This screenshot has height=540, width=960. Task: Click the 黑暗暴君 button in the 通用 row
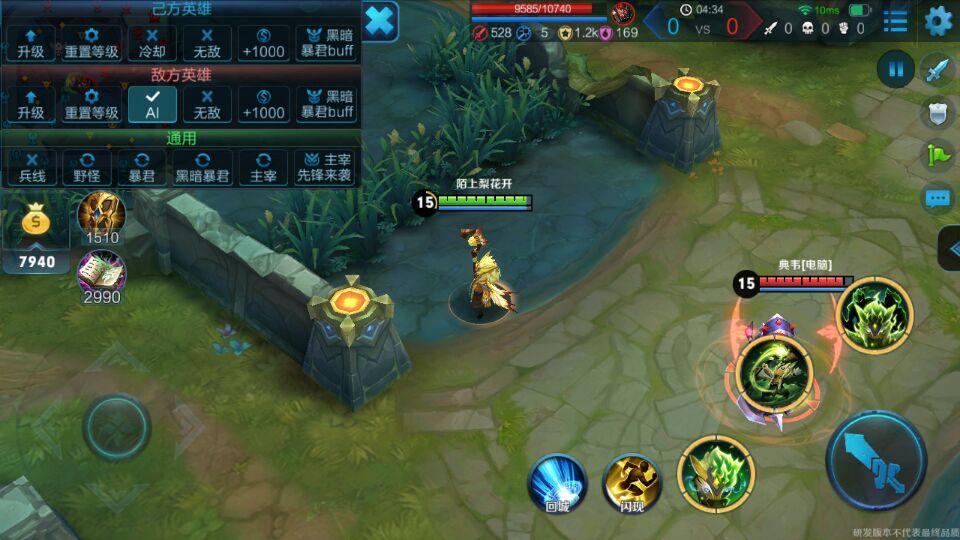(x=202, y=168)
